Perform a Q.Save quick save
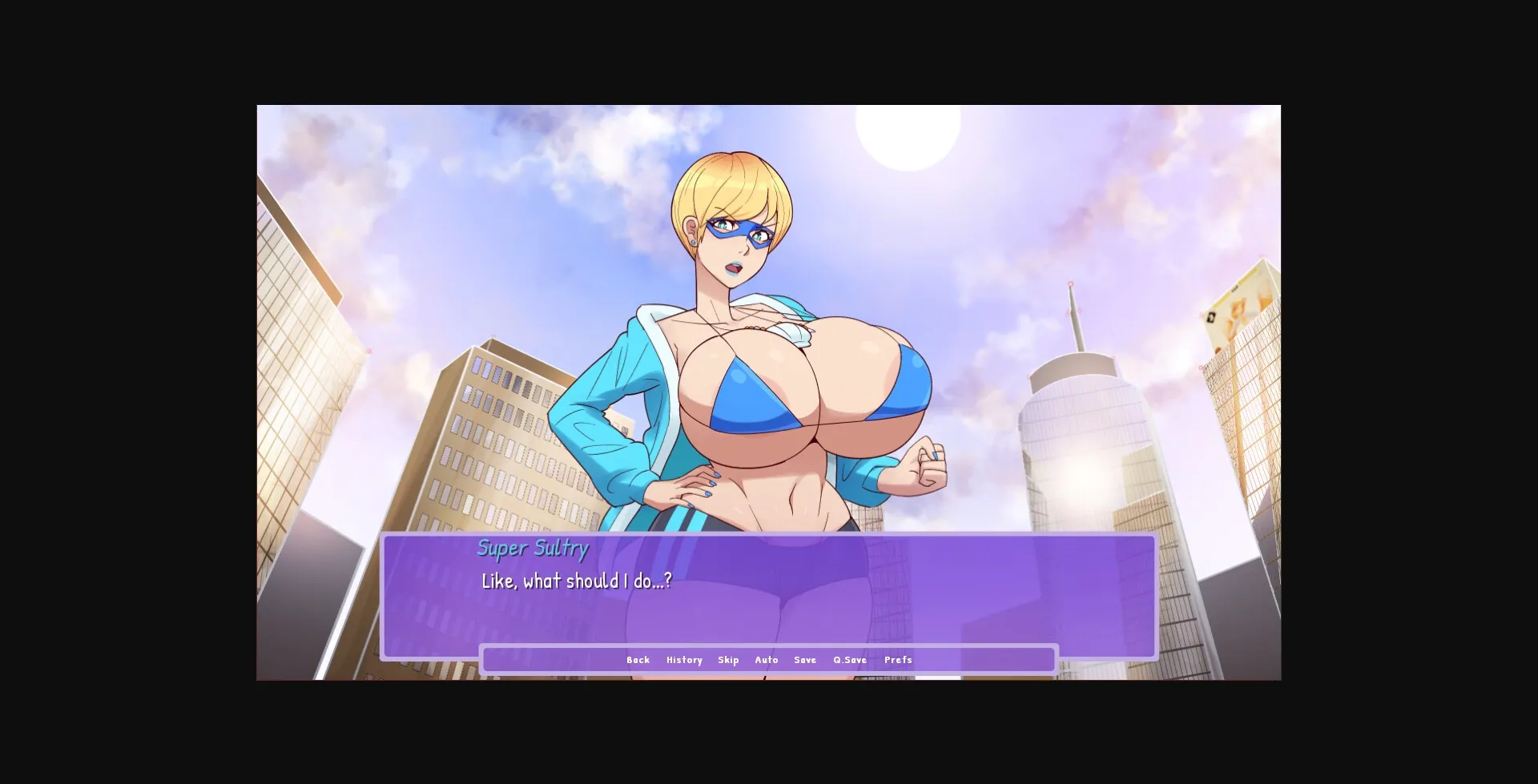 (850, 659)
